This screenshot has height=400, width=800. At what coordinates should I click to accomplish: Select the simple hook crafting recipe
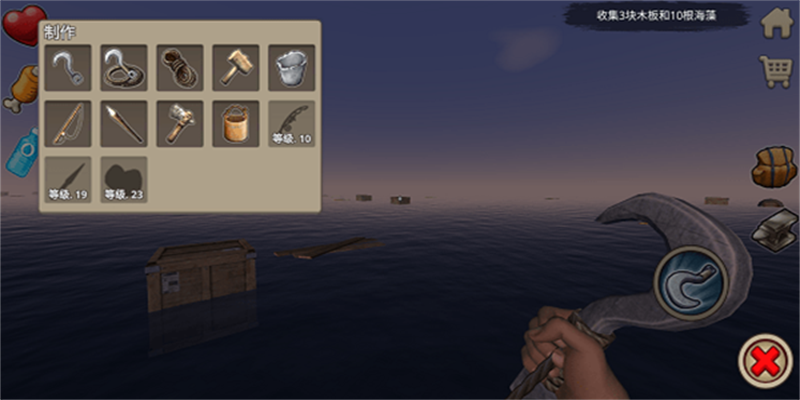68,68
